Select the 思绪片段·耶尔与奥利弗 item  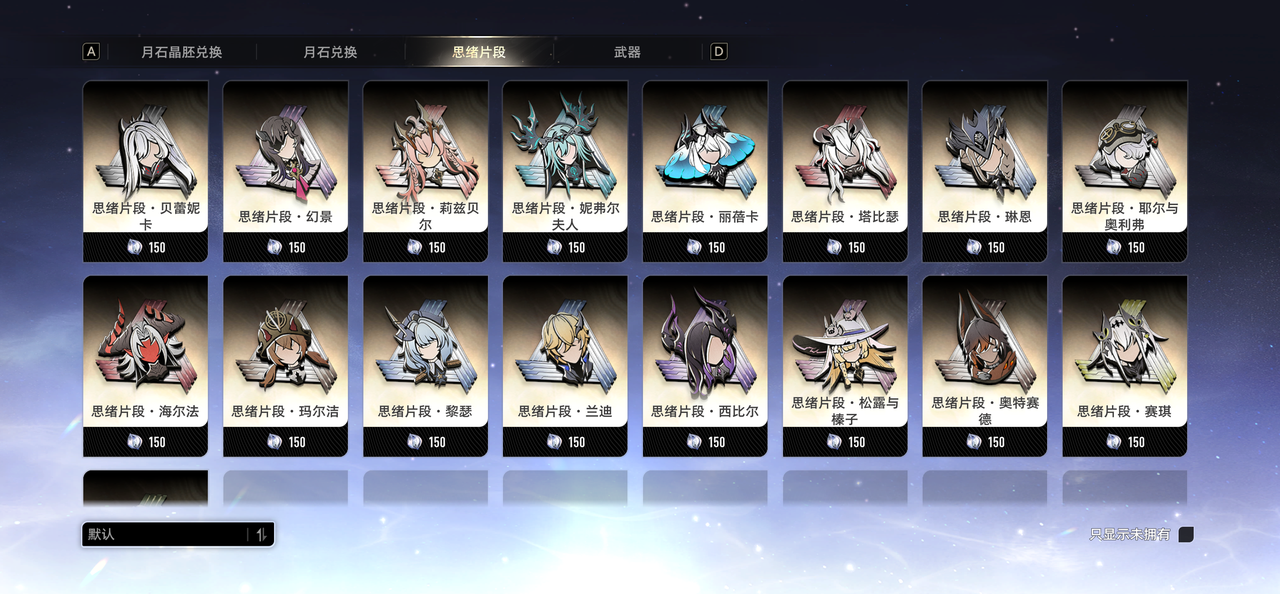(x=1125, y=170)
